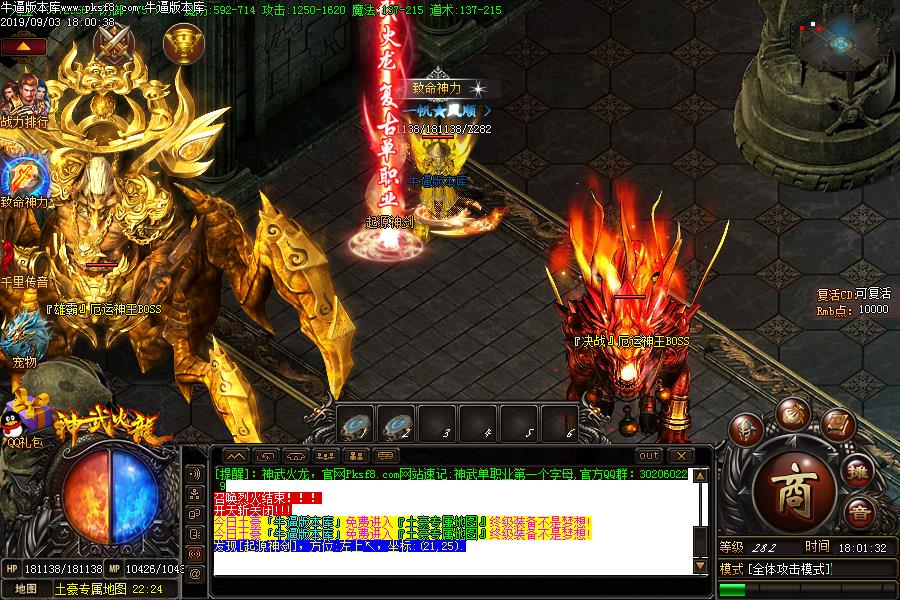Open the 地图 map button
The image size is (900, 600).
point(27,589)
